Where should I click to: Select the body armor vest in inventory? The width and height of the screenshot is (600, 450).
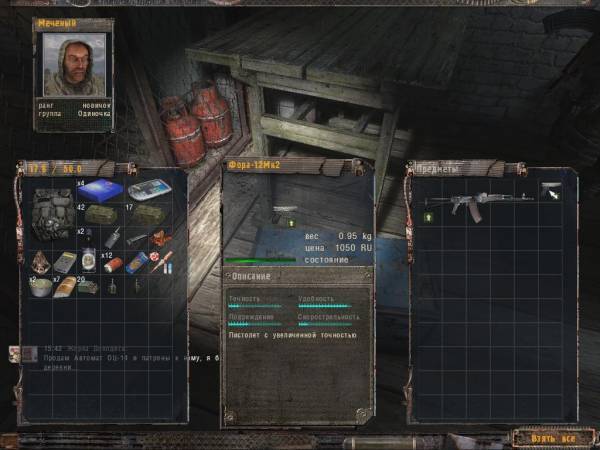pos(51,213)
